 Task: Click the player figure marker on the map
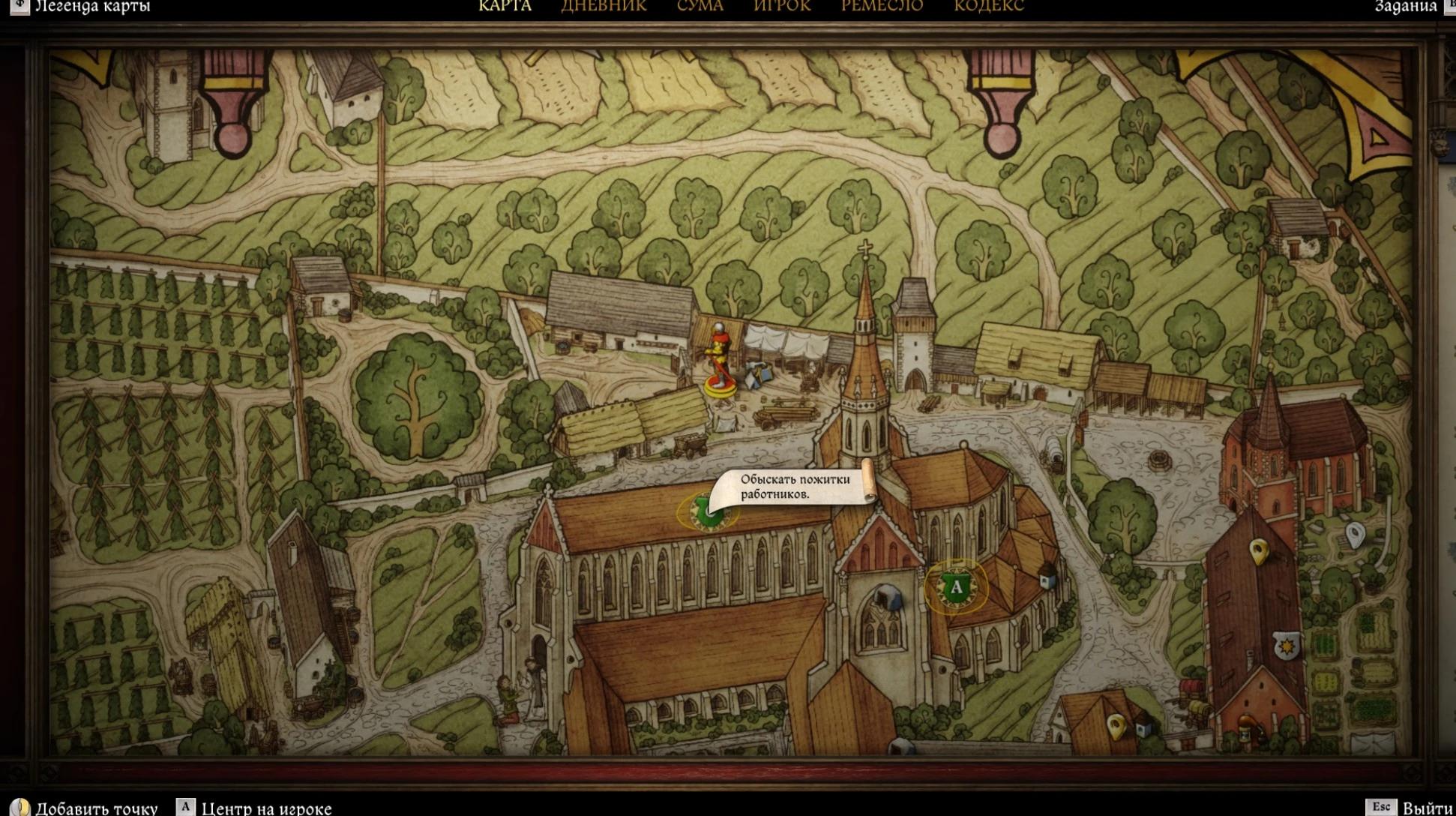tap(720, 360)
